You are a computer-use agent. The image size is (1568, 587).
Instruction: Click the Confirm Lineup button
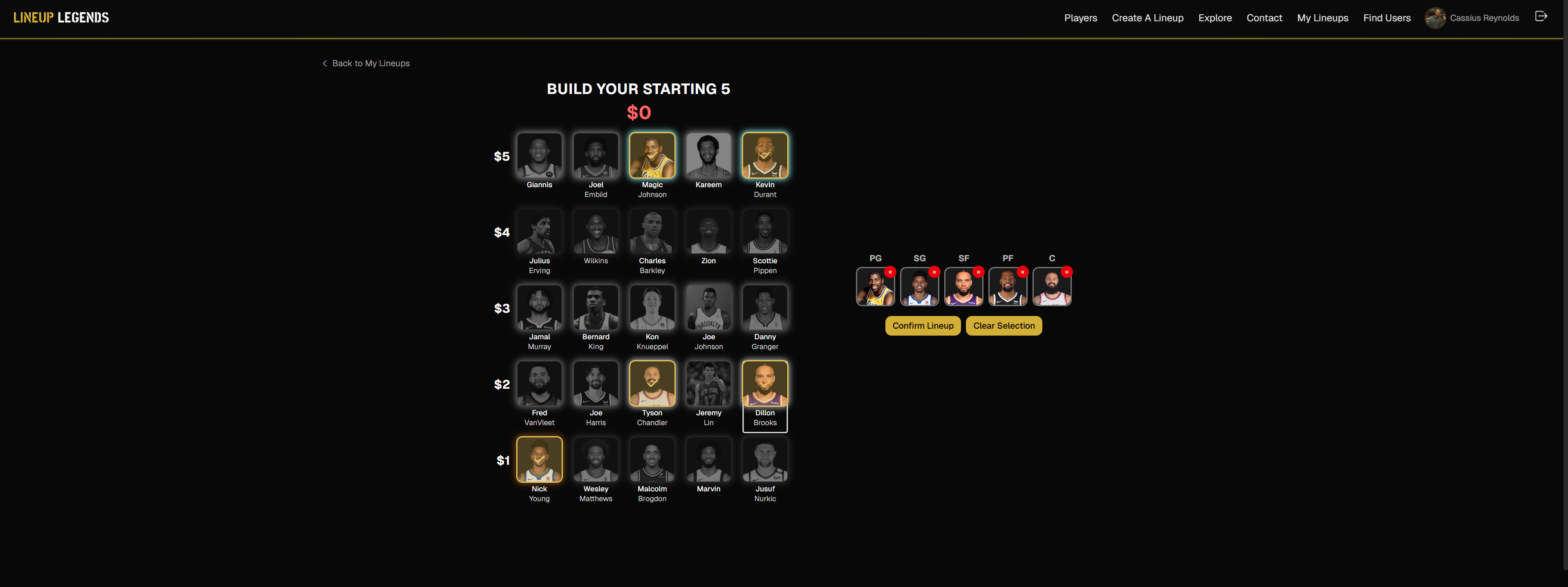[923, 326]
